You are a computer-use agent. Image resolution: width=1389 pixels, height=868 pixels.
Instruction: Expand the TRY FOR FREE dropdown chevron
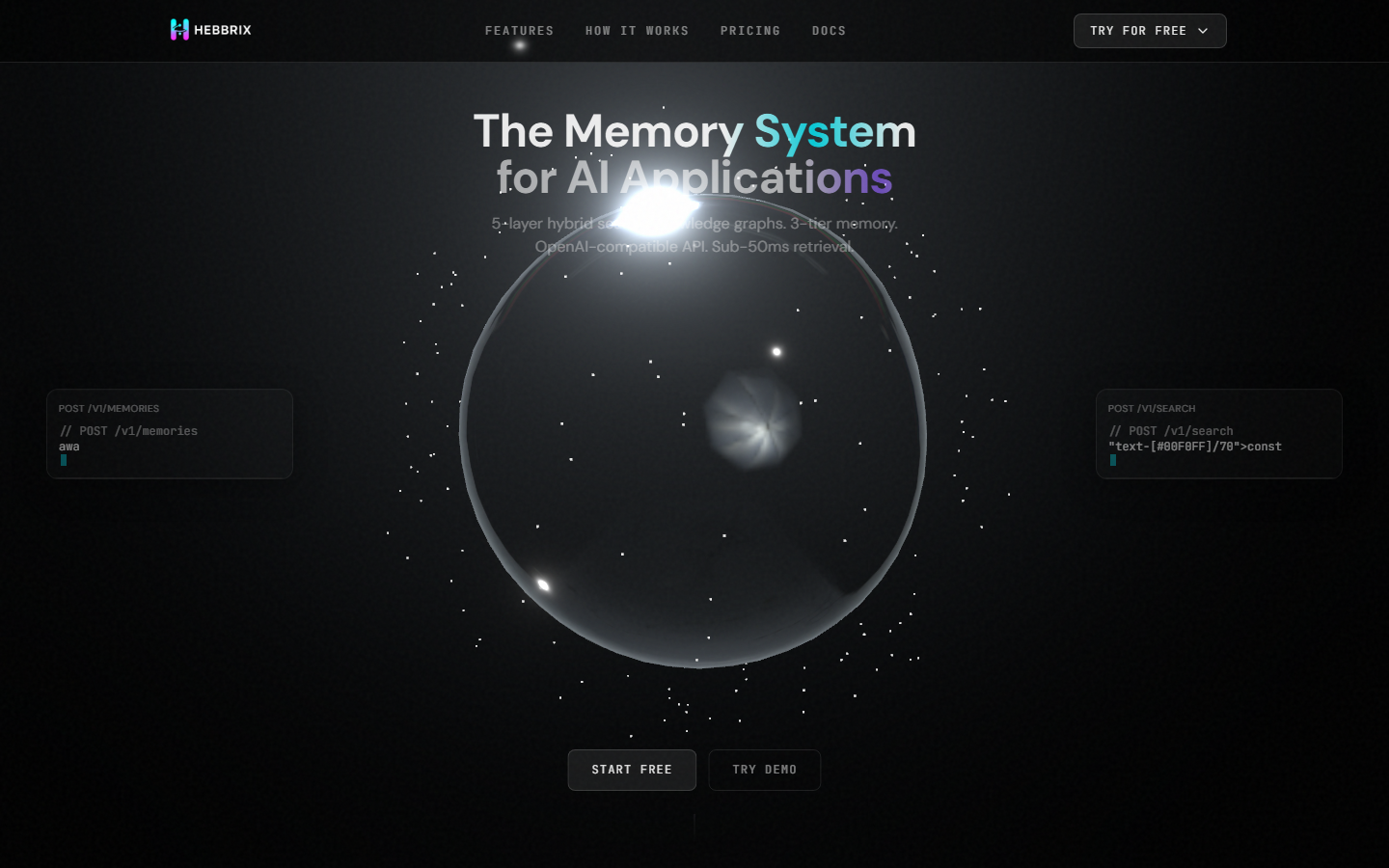(x=1203, y=30)
